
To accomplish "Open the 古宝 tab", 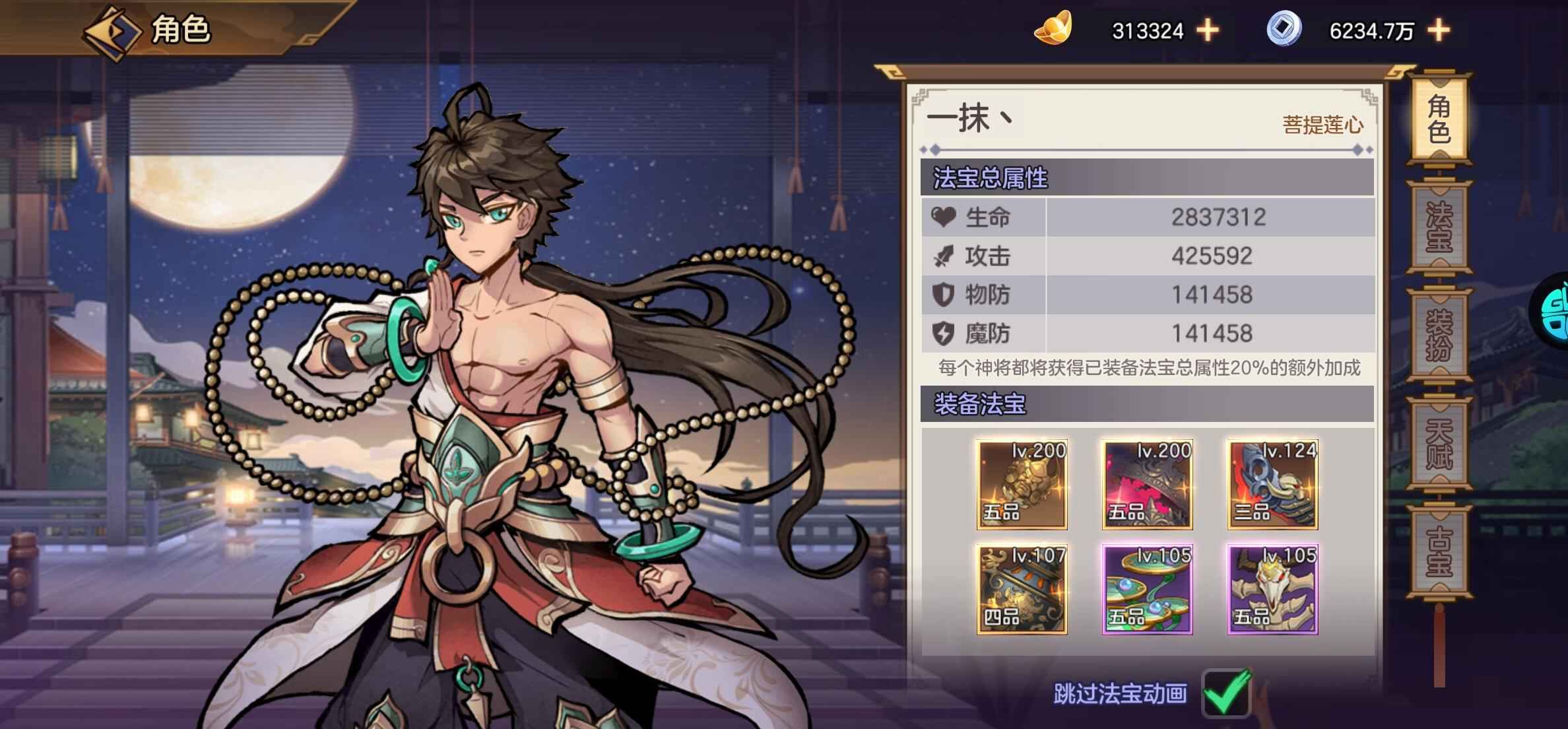I will (x=1439, y=551).
